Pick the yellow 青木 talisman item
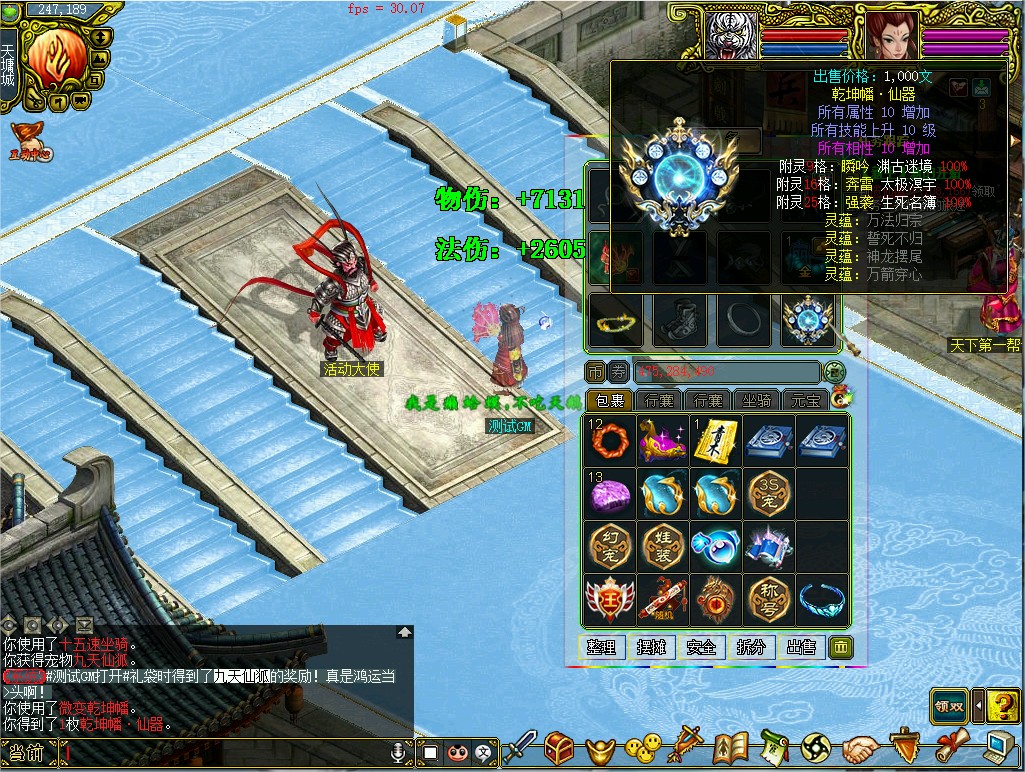This screenshot has width=1025, height=772. (716, 441)
